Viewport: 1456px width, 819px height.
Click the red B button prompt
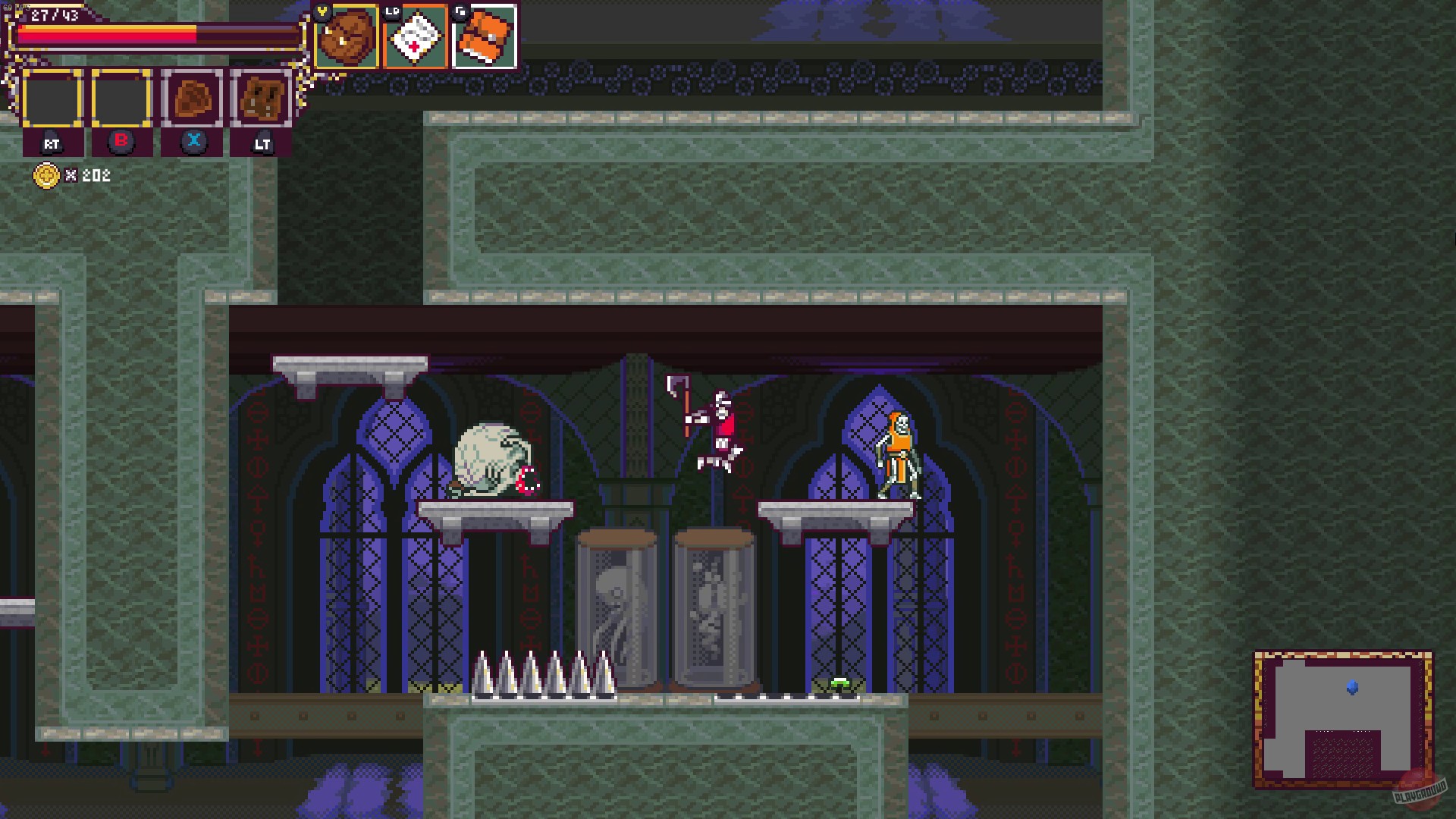(x=121, y=142)
